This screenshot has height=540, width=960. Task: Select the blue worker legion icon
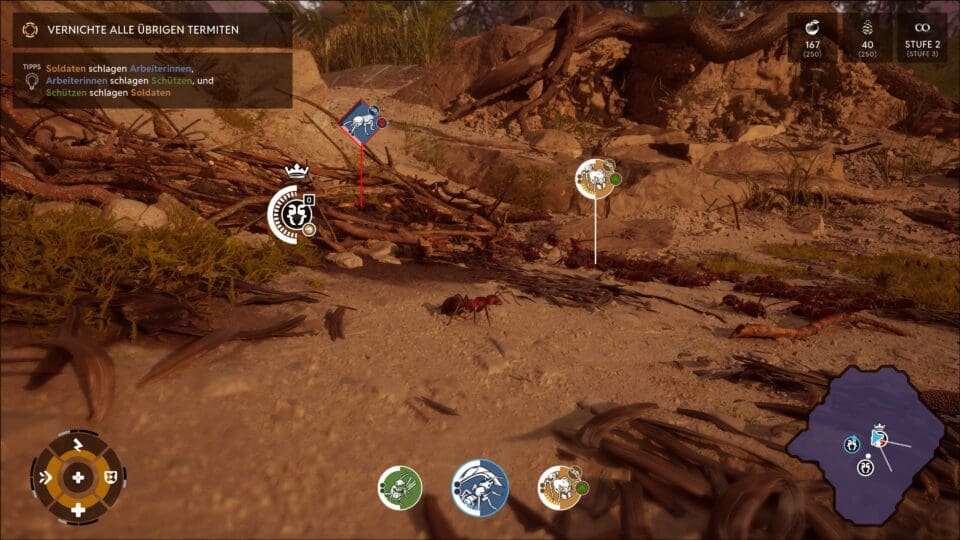(480, 488)
